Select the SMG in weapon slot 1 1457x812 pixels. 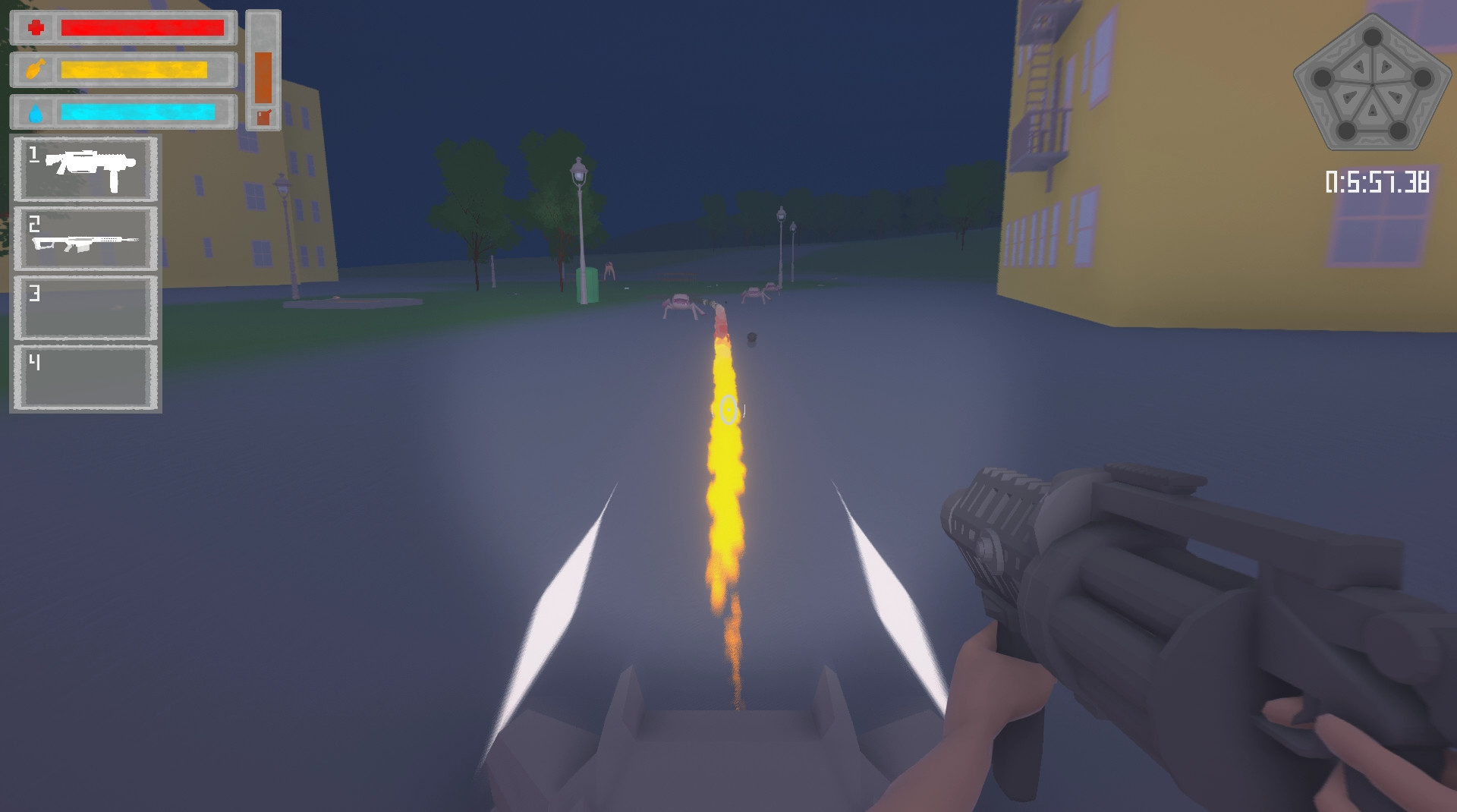point(84,168)
